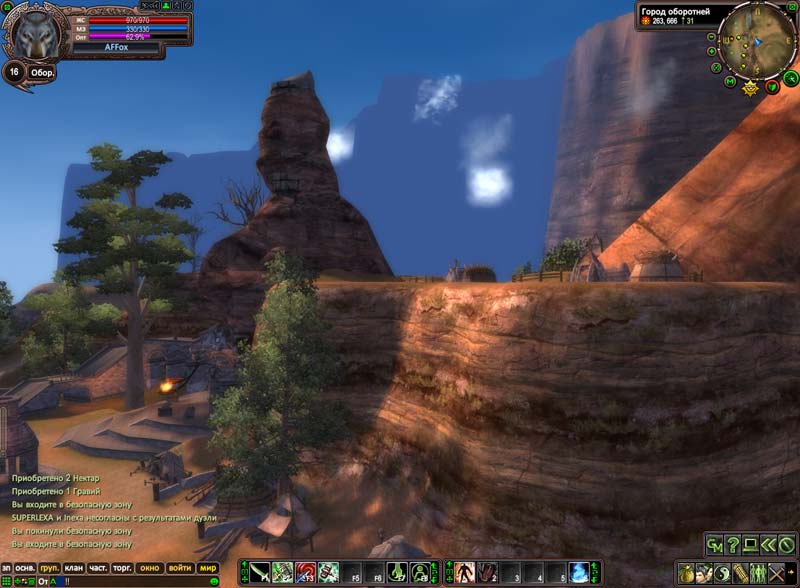
Task: Zoom out the minimap with minus button
Action: (x=711, y=37)
